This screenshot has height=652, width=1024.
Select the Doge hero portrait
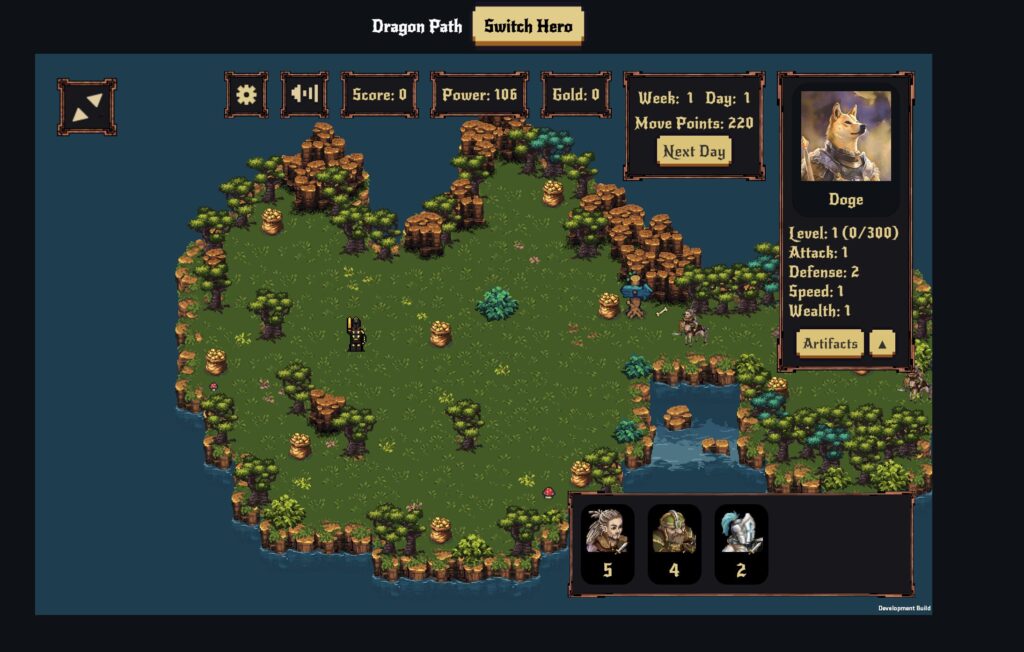[845, 137]
